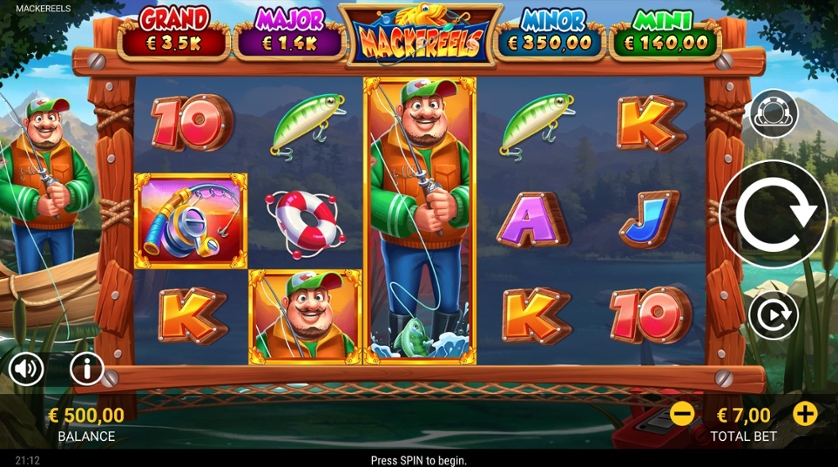Spin the reels with the large arrow button
This screenshot has width=838, height=467.
(x=773, y=213)
